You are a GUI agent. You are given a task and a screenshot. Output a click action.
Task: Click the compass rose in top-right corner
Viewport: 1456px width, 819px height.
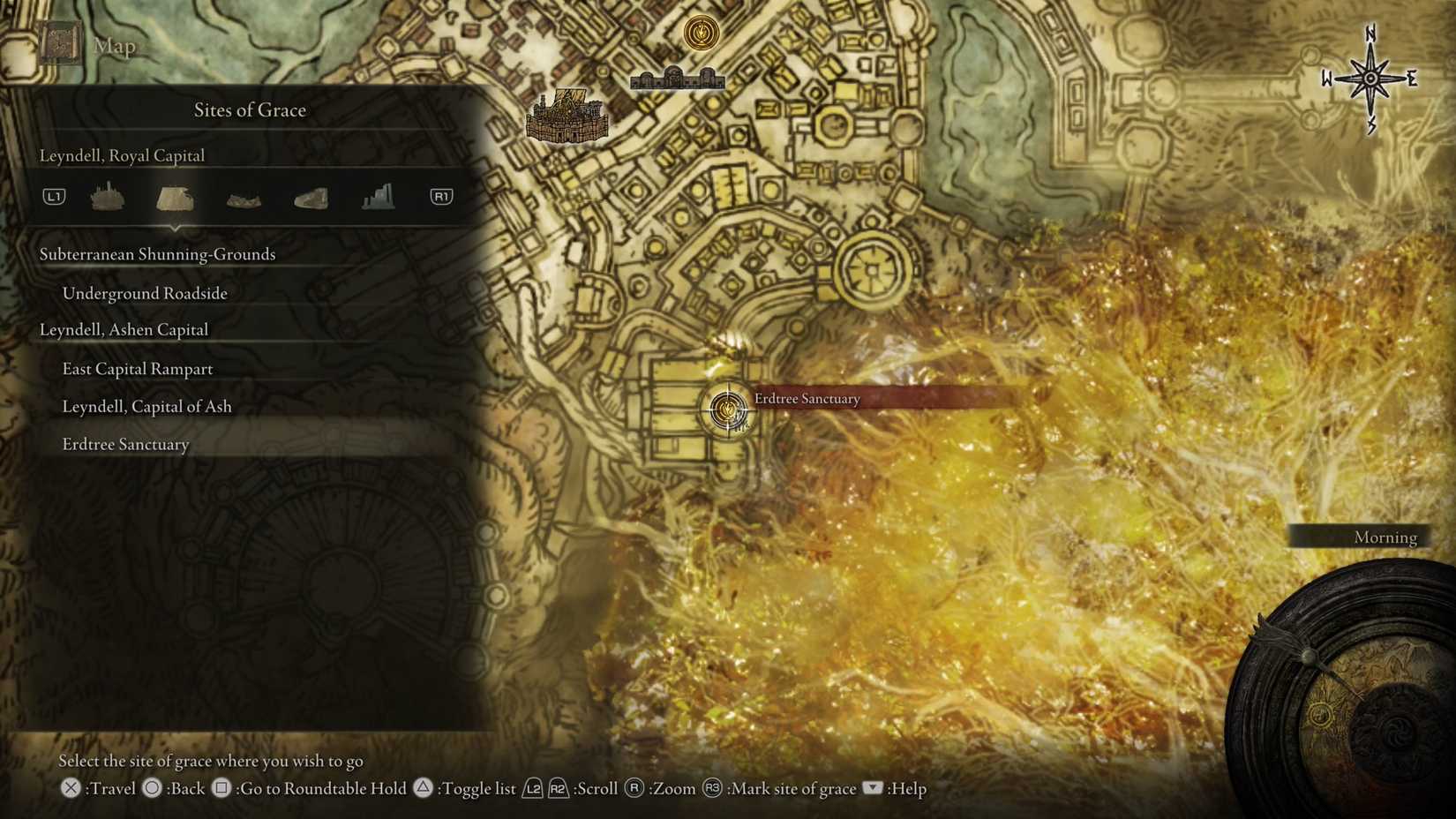click(x=1370, y=78)
